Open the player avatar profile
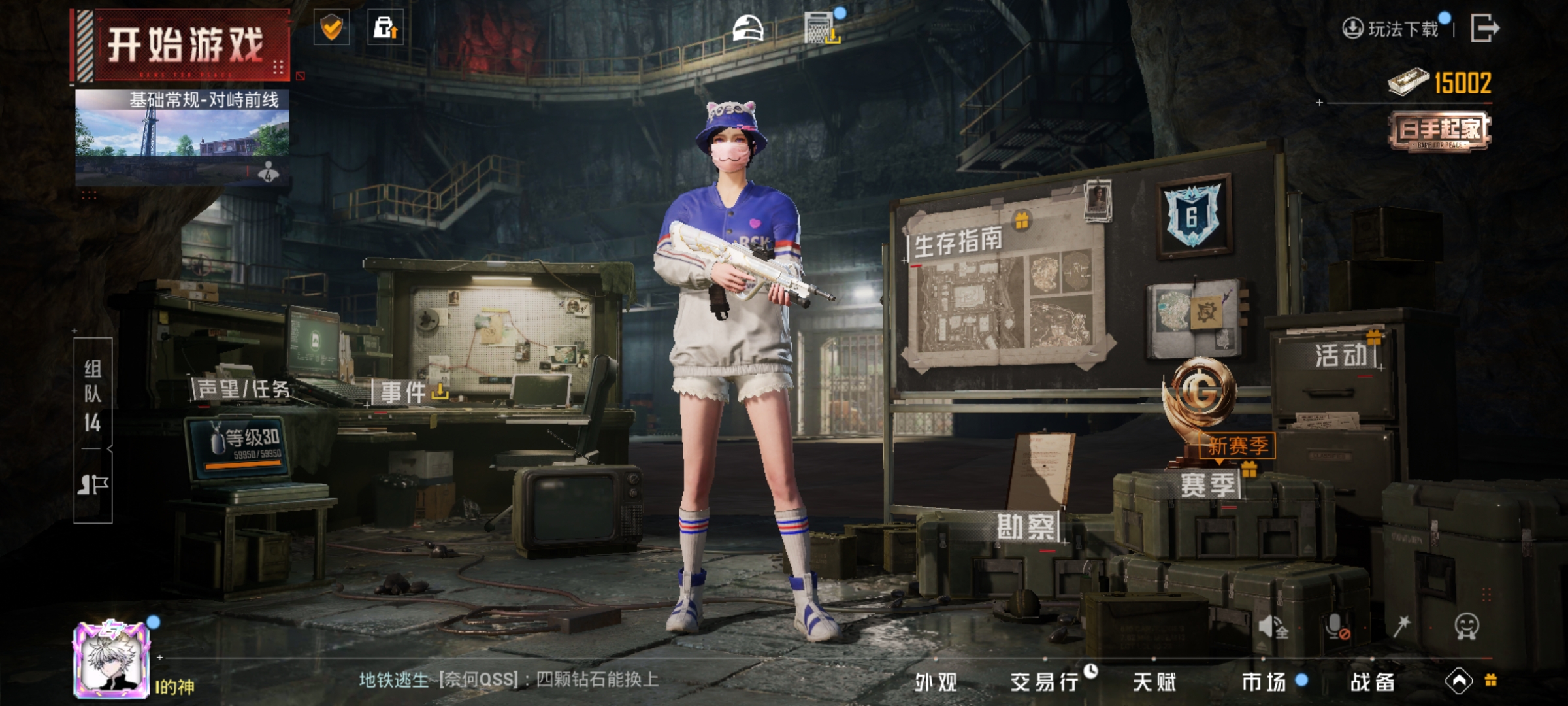The height and width of the screenshot is (706, 1568). click(112, 659)
